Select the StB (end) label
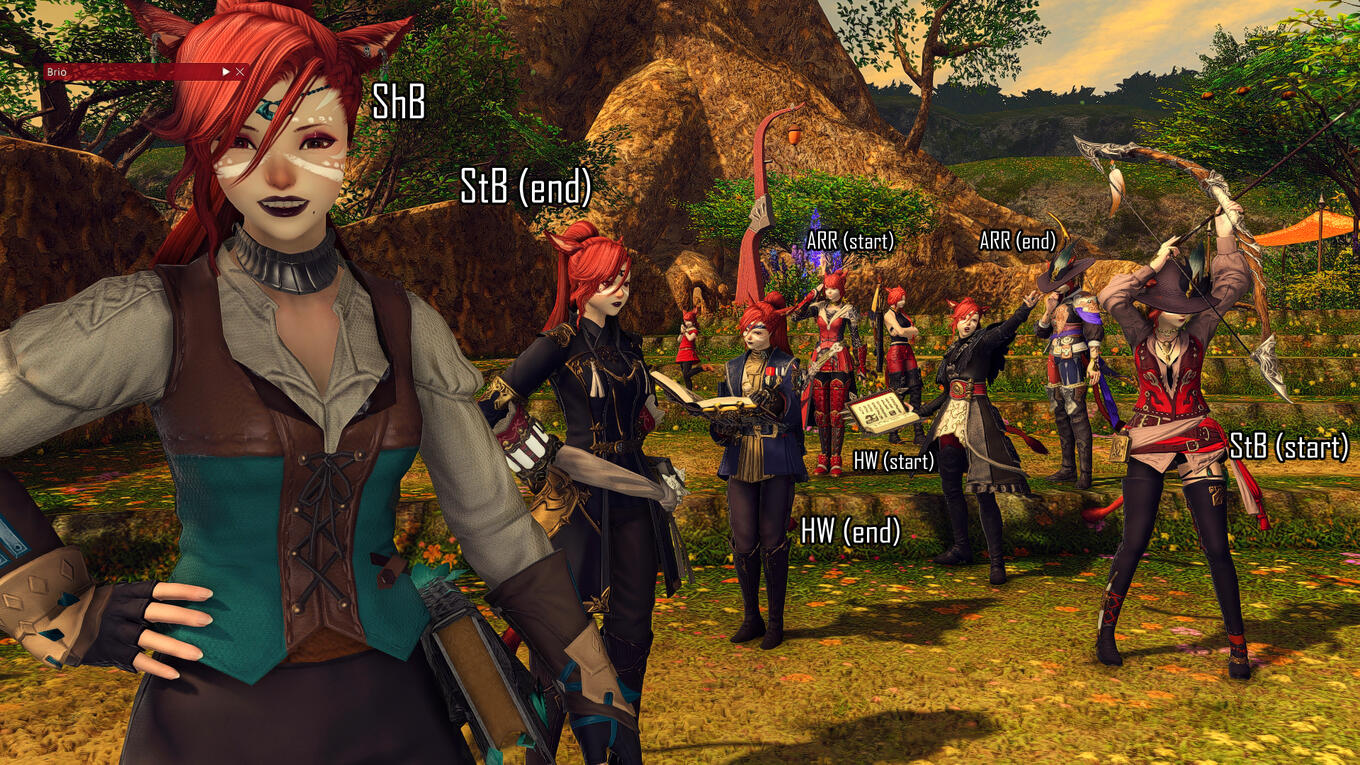The image size is (1360, 765). point(527,185)
